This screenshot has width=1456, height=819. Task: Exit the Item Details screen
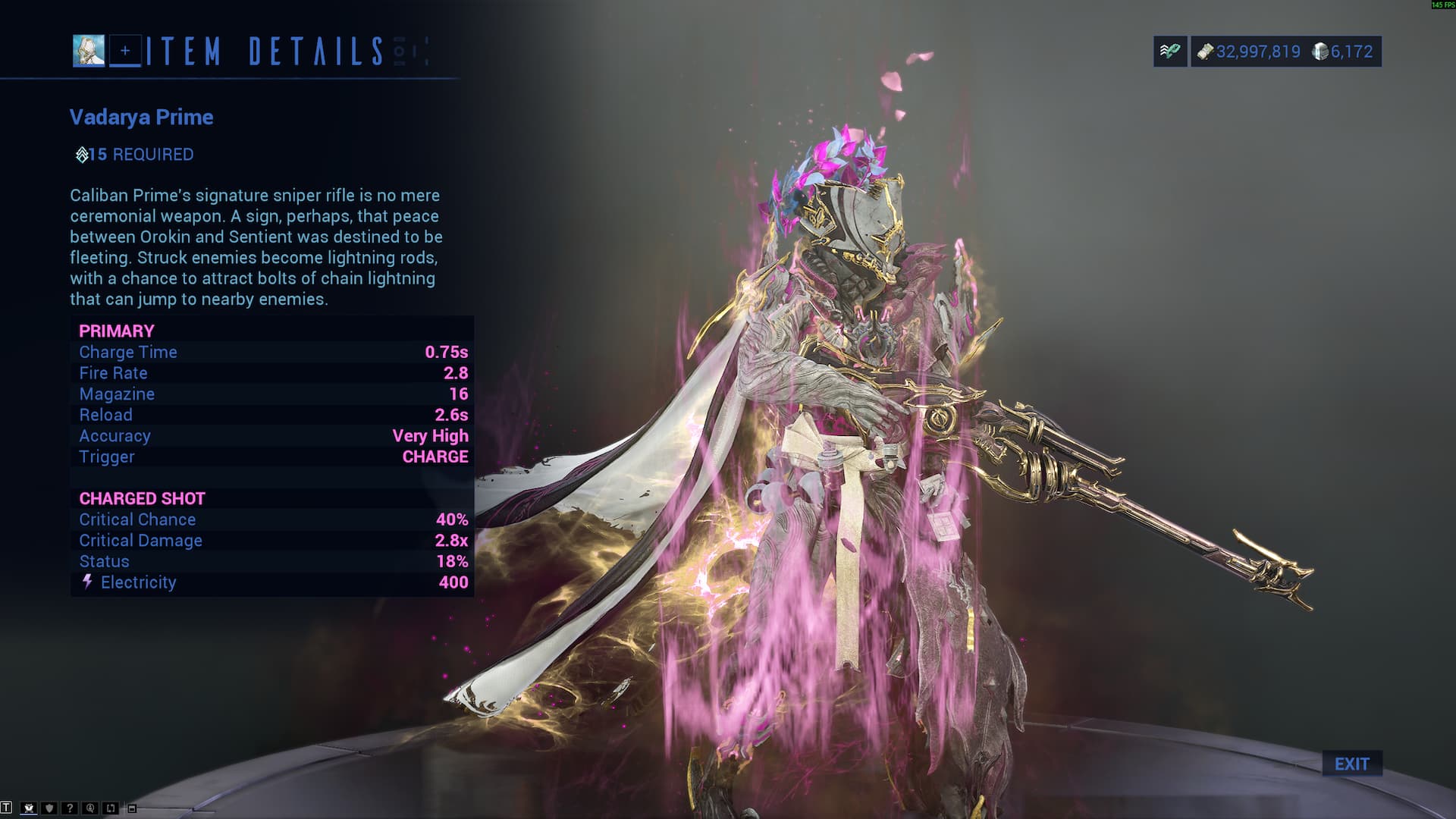tap(1351, 764)
